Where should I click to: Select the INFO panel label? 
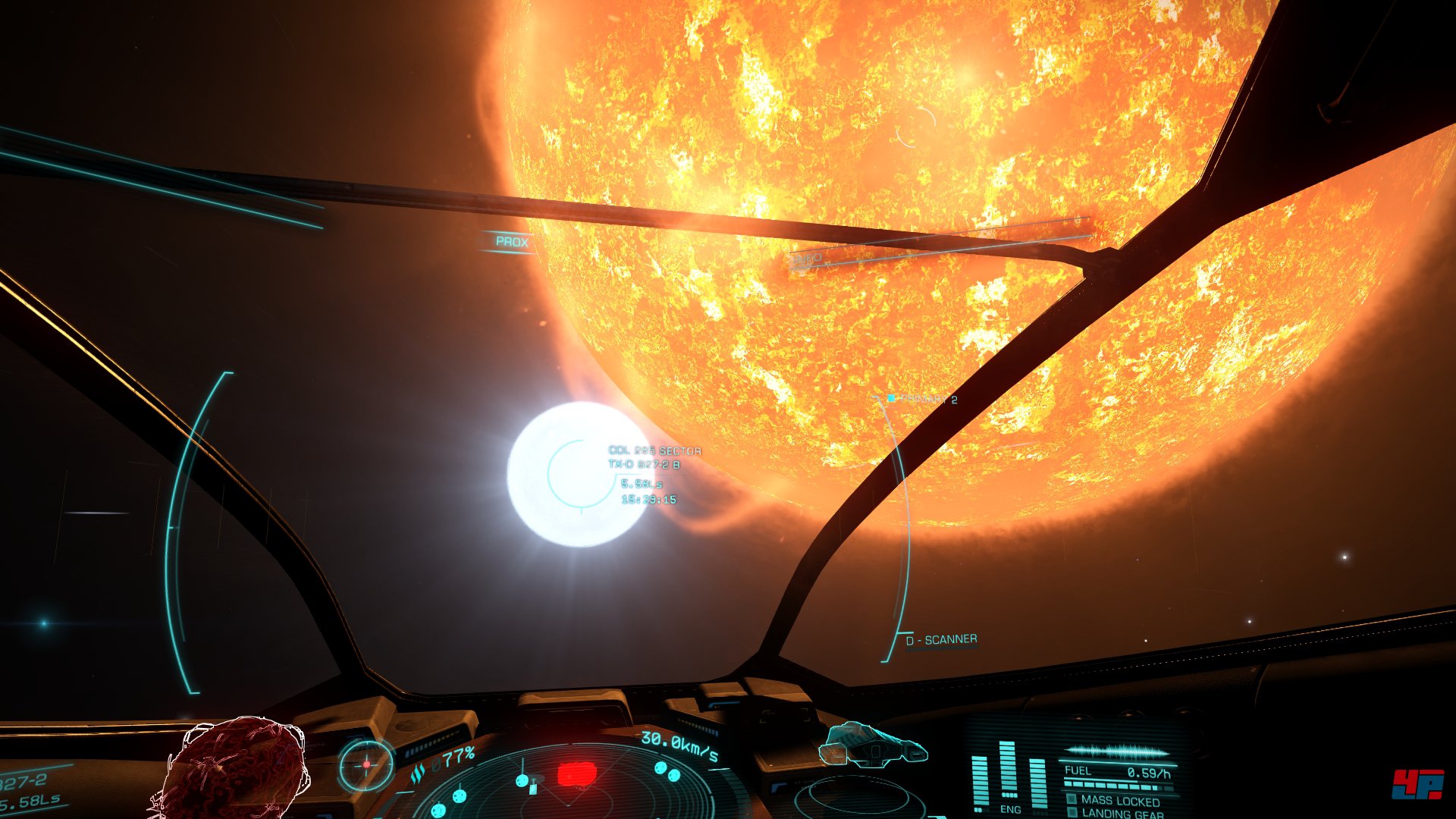807,259
